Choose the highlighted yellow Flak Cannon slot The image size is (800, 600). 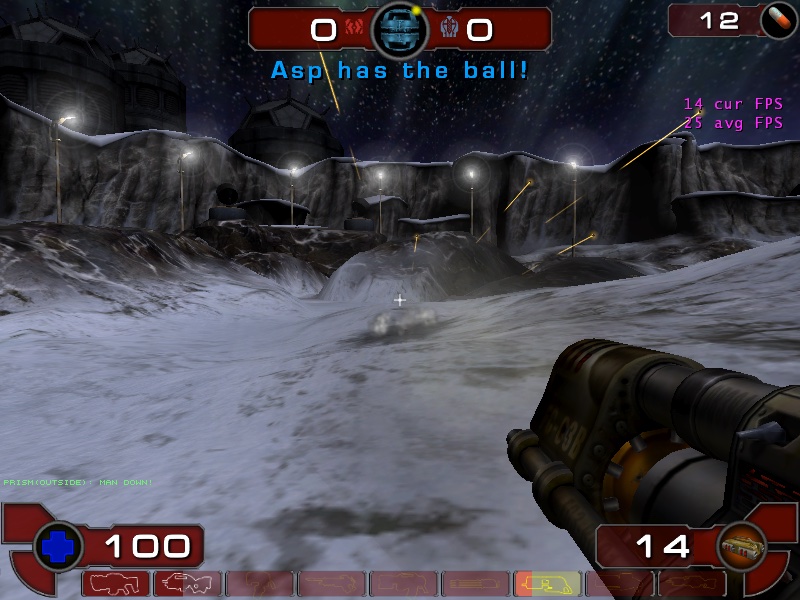coord(547,583)
